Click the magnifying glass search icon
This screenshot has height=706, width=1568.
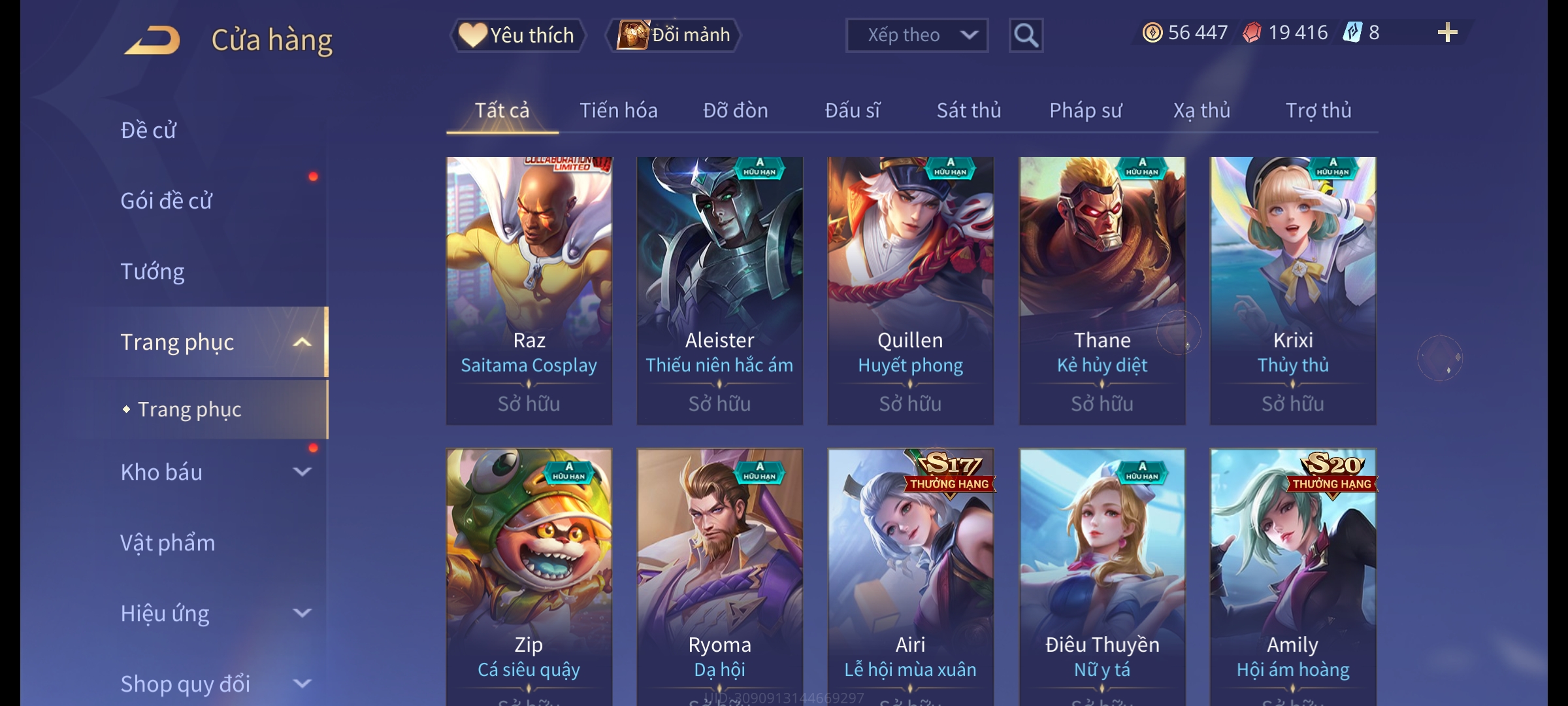[x=1026, y=35]
